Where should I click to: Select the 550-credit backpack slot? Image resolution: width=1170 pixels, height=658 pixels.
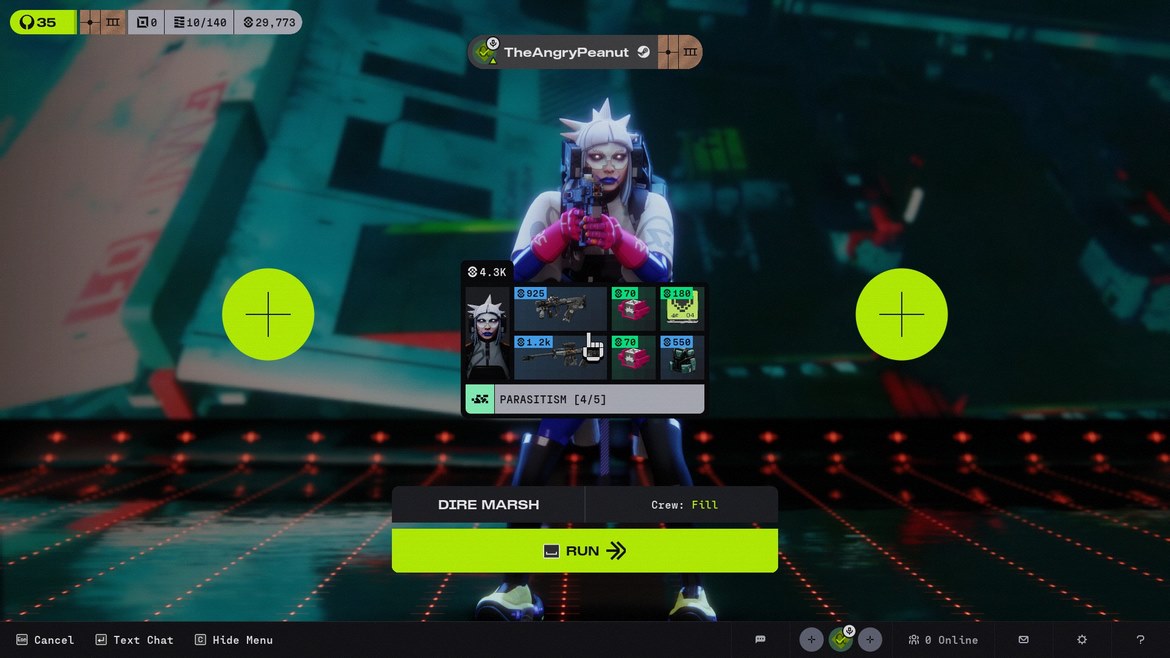pos(682,357)
